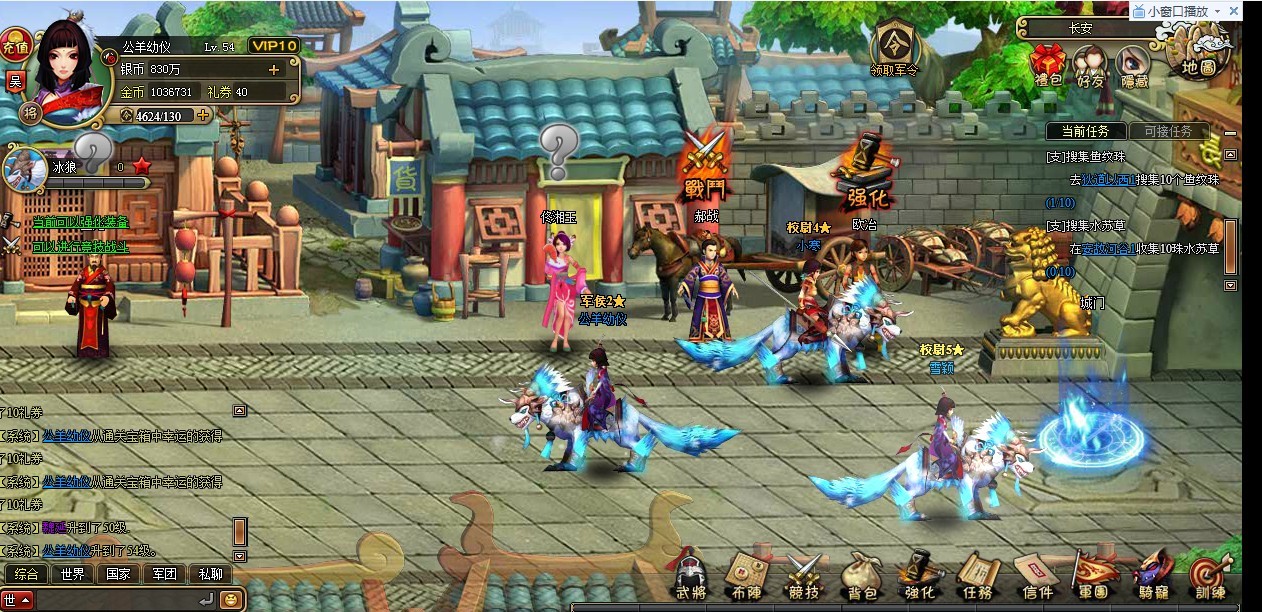1262x612 pixels.
Task: Open the 地圖 map button
Action: click(1198, 56)
